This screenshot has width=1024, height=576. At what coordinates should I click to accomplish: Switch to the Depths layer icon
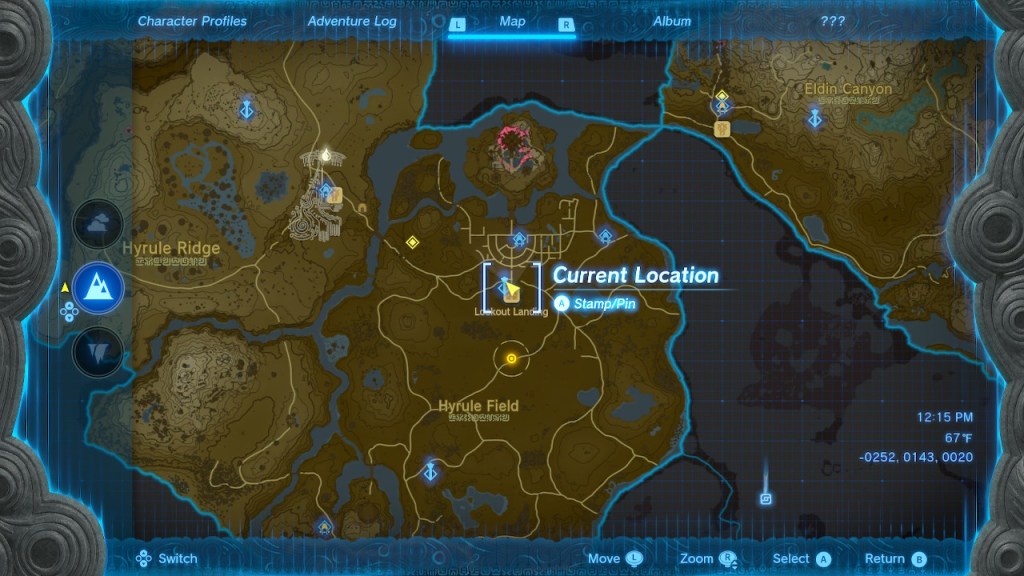pos(99,350)
